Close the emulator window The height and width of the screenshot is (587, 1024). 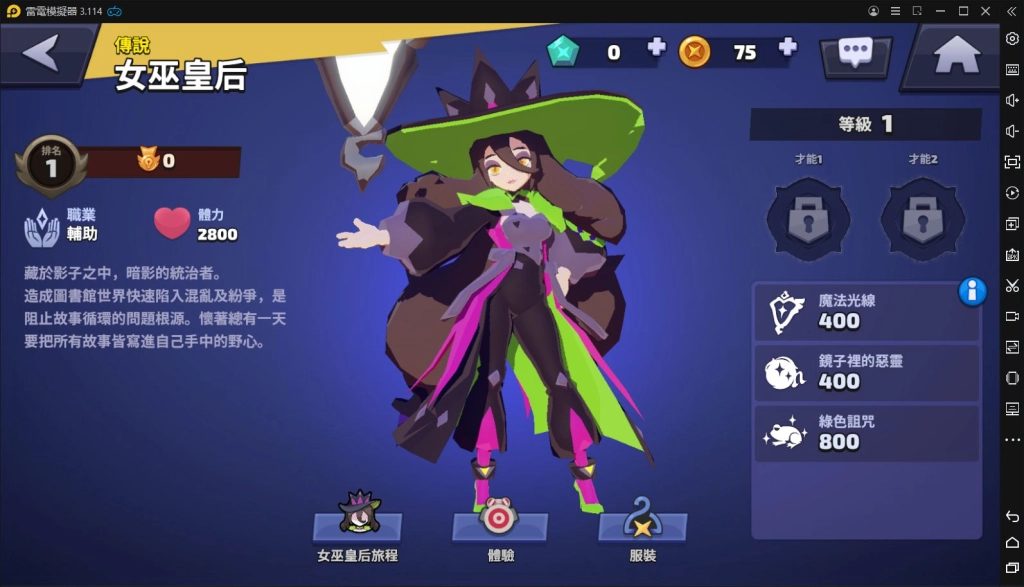pyautogui.click(x=987, y=11)
